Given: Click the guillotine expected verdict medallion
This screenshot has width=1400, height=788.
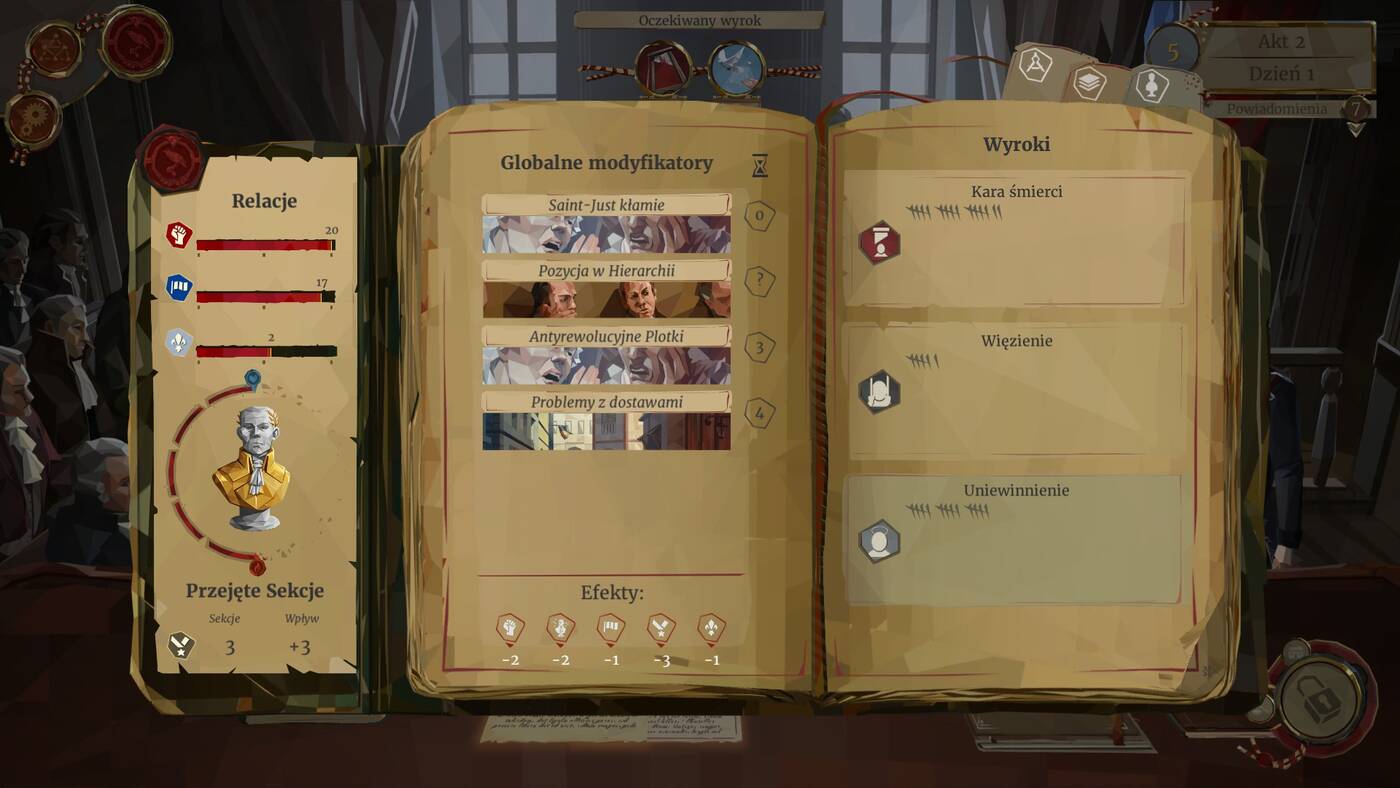Looking at the screenshot, I should point(664,69).
